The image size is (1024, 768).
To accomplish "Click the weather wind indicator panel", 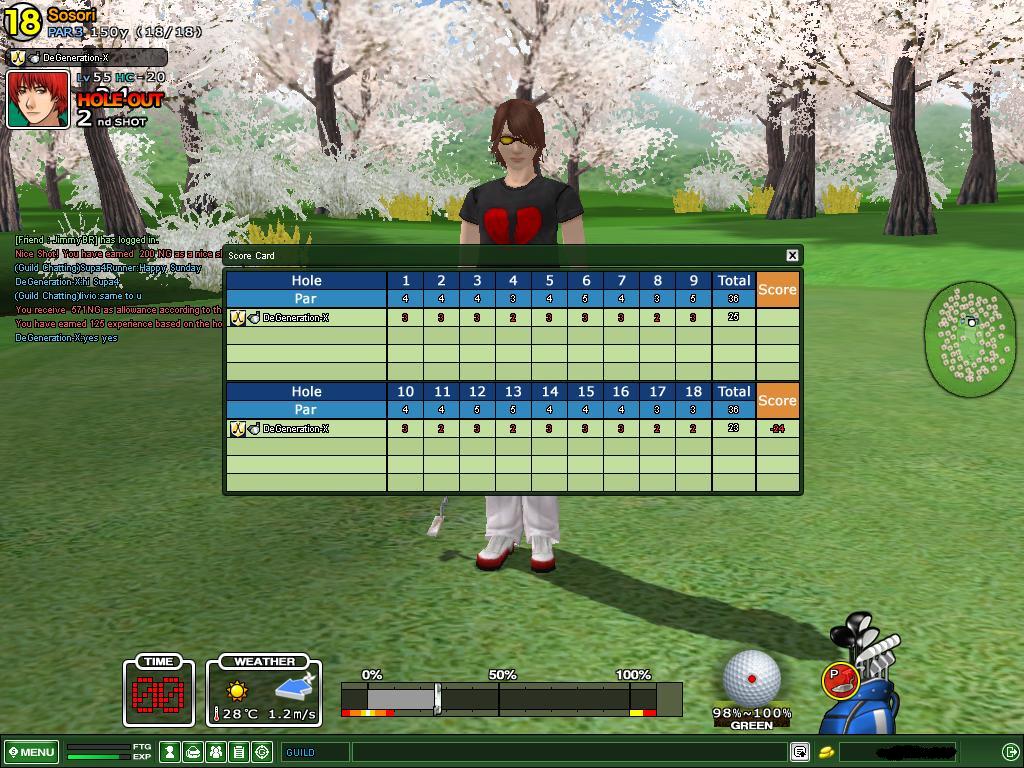I will (x=264, y=691).
